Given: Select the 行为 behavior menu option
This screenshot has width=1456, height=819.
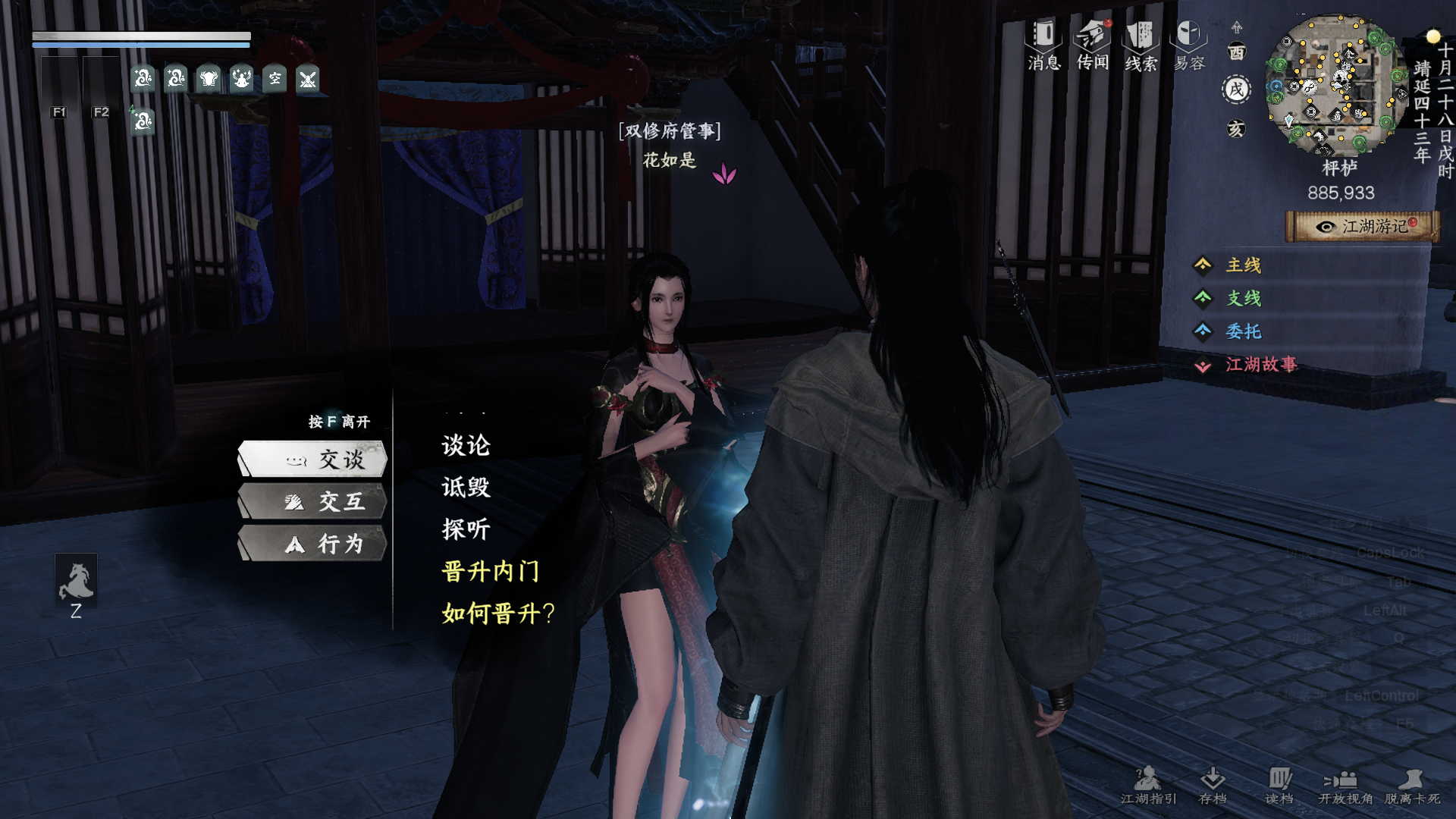Looking at the screenshot, I should coord(312,544).
